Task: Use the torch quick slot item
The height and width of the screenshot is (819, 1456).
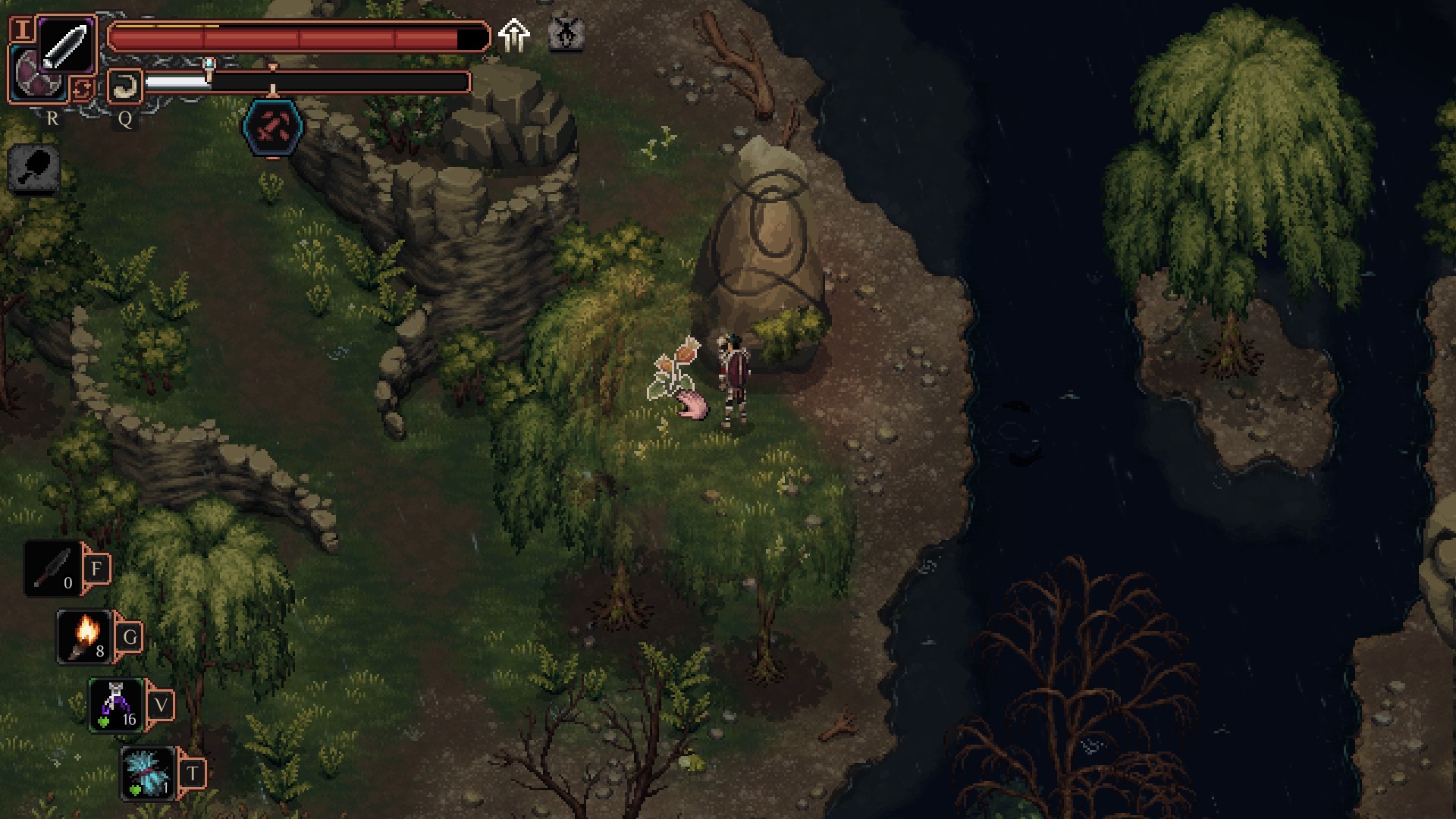Action: click(85, 635)
